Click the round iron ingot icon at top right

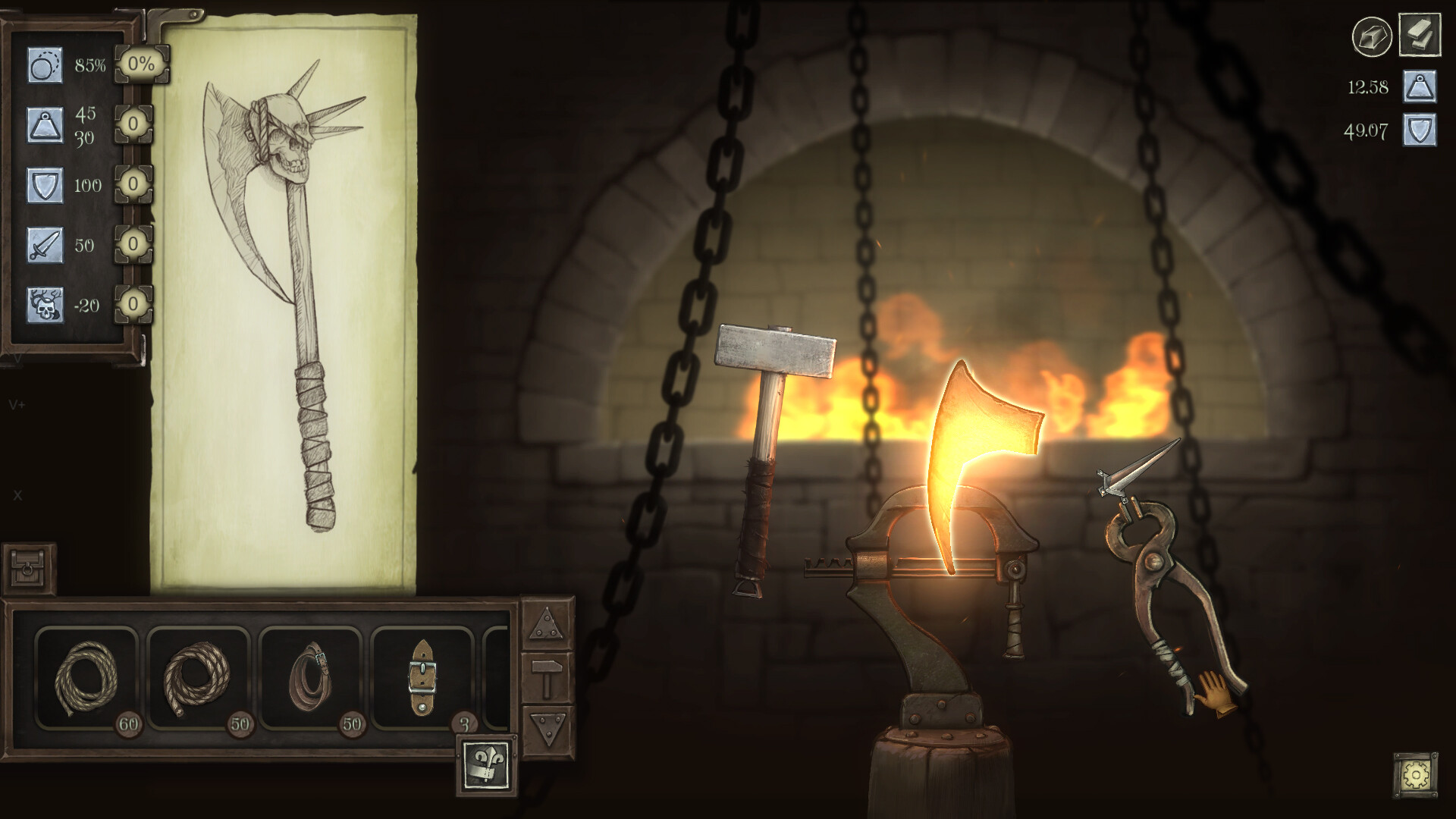coord(1373,35)
